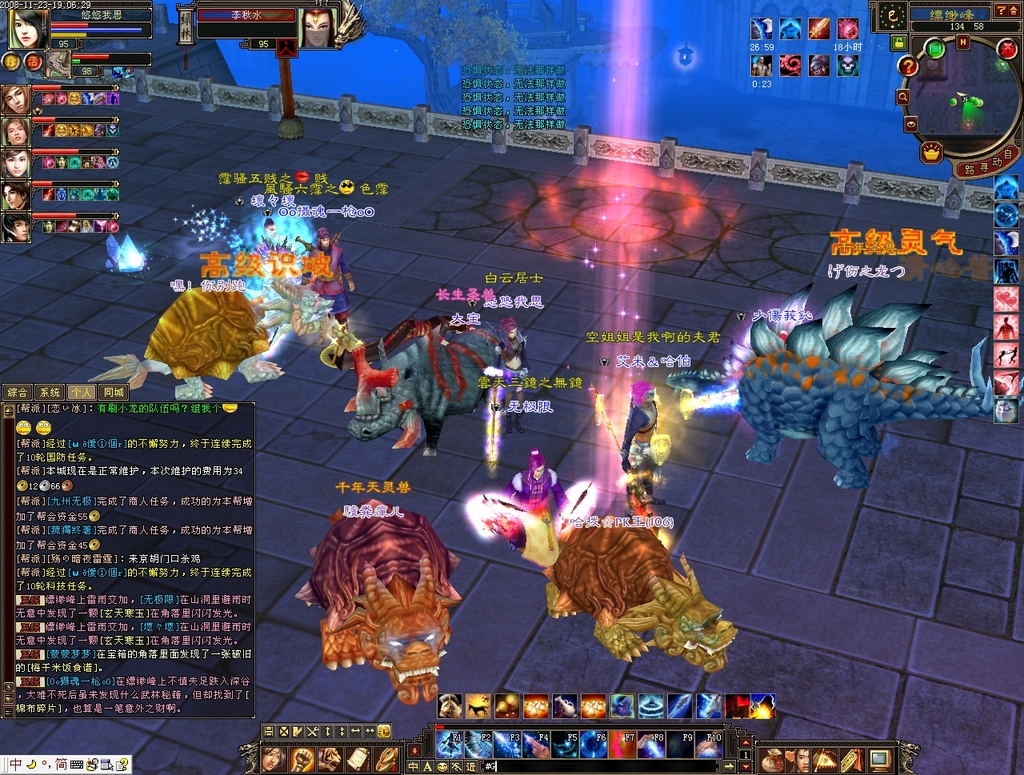Select the 帮派 chat tab

pyautogui.click(x=82, y=392)
